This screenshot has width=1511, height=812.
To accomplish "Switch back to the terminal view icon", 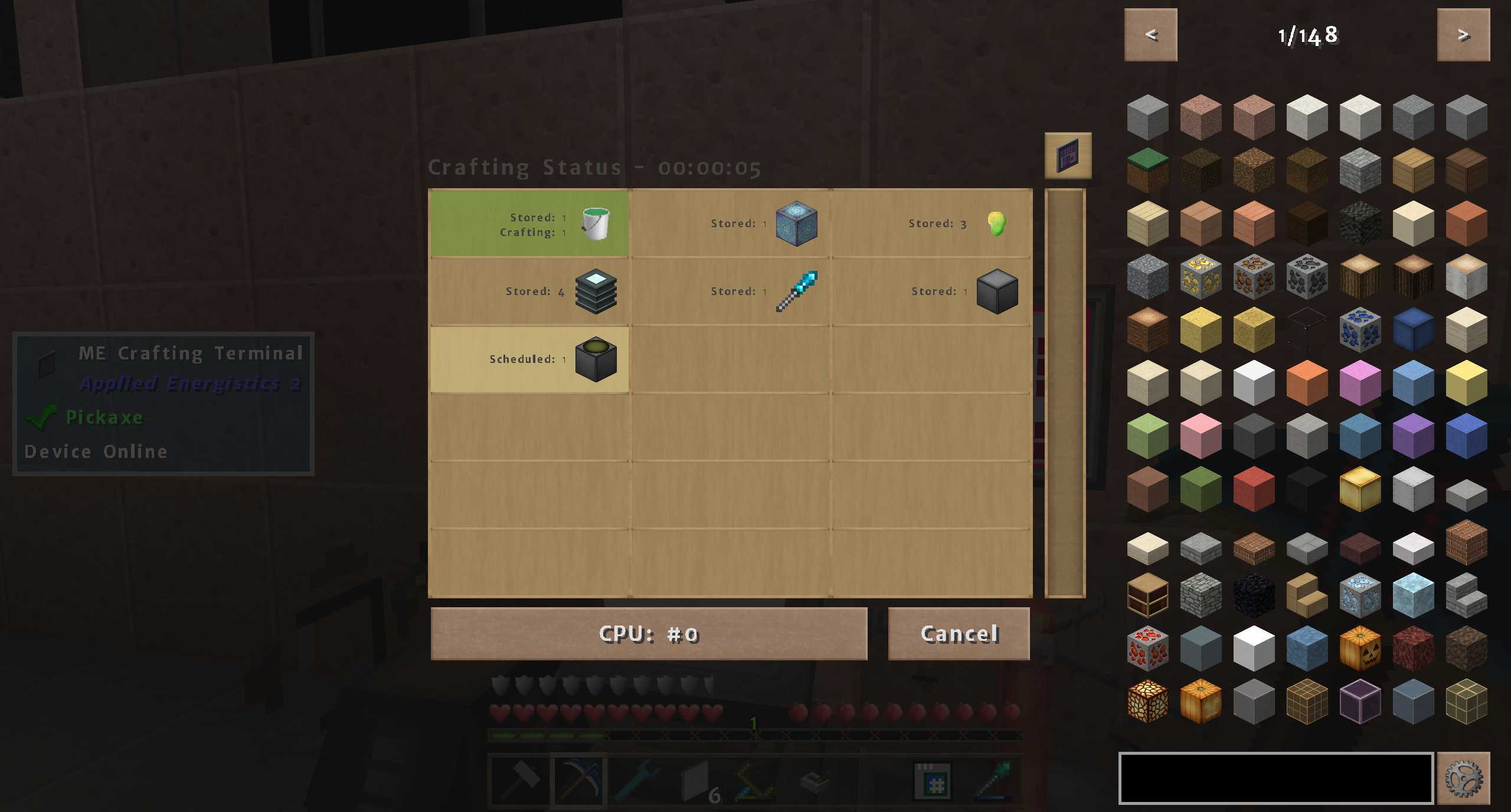I will pyautogui.click(x=1068, y=156).
